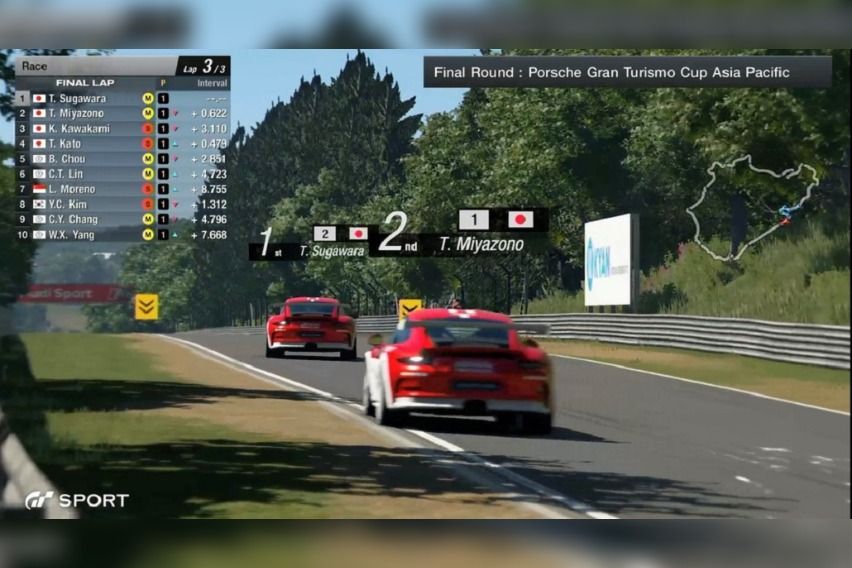Choose K. Kawakami in the standings list
The image size is (852, 568).
pyautogui.click(x=122, y=129)
